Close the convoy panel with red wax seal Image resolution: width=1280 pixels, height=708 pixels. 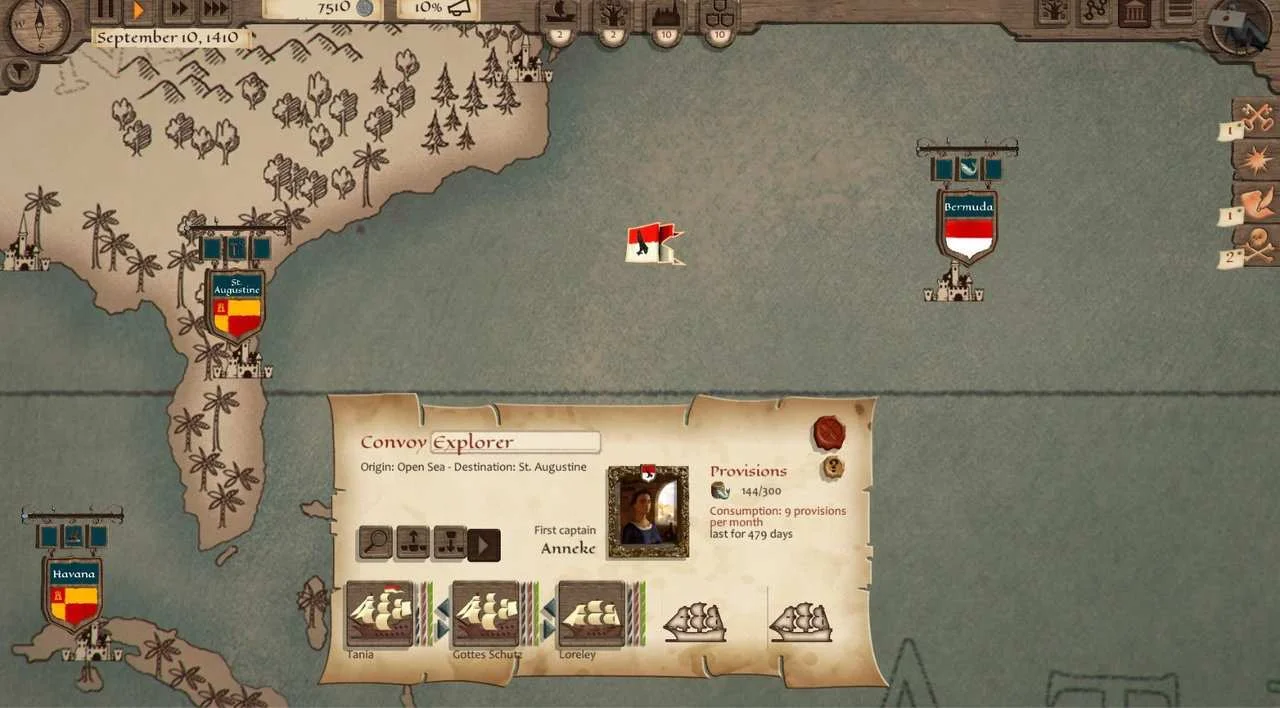click(829, 433)
